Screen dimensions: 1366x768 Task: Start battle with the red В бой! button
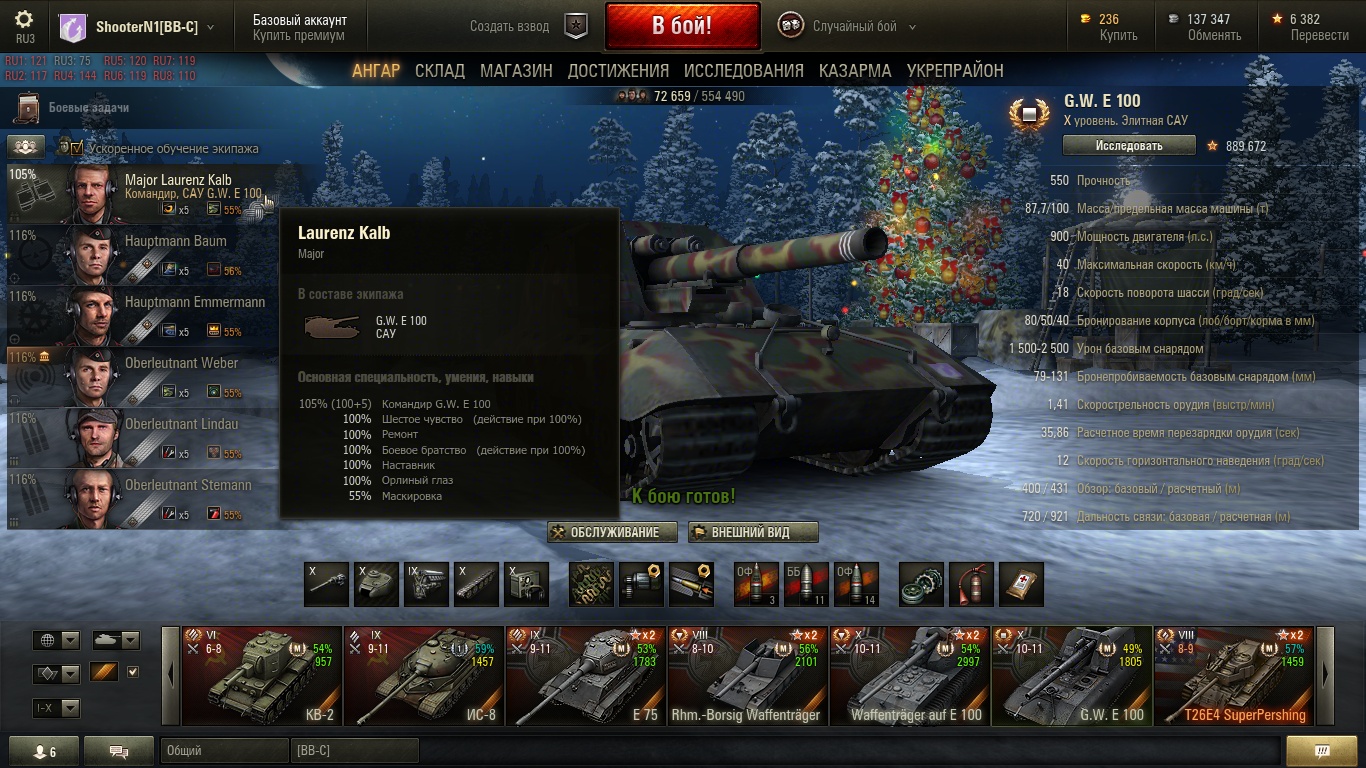(682, 26)
